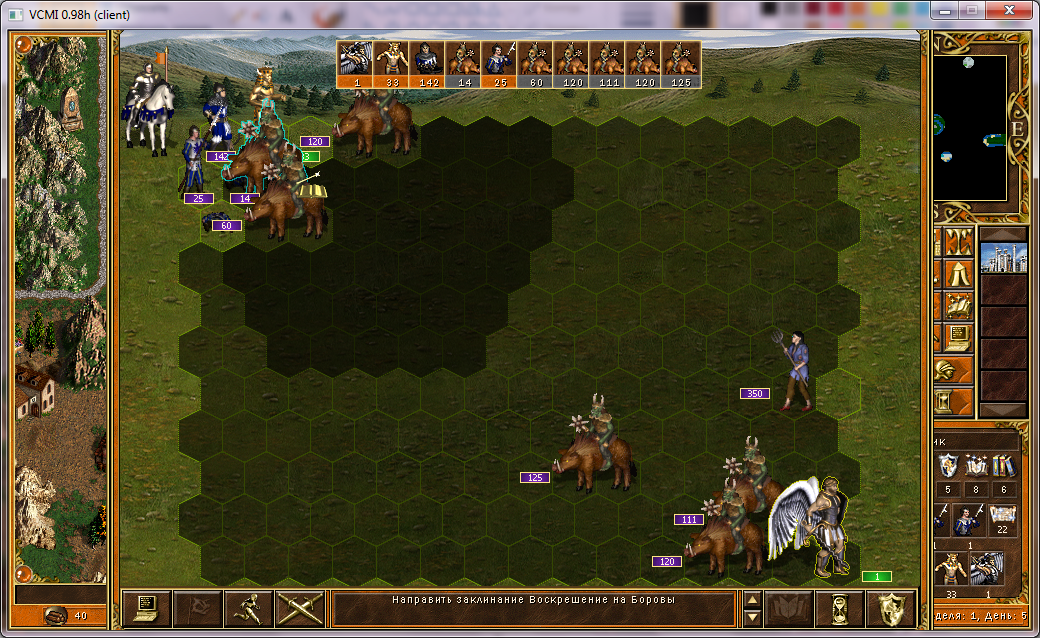The image size is (1040, 638).
Task: Click the surrender flag button
Action: [197, 607]
